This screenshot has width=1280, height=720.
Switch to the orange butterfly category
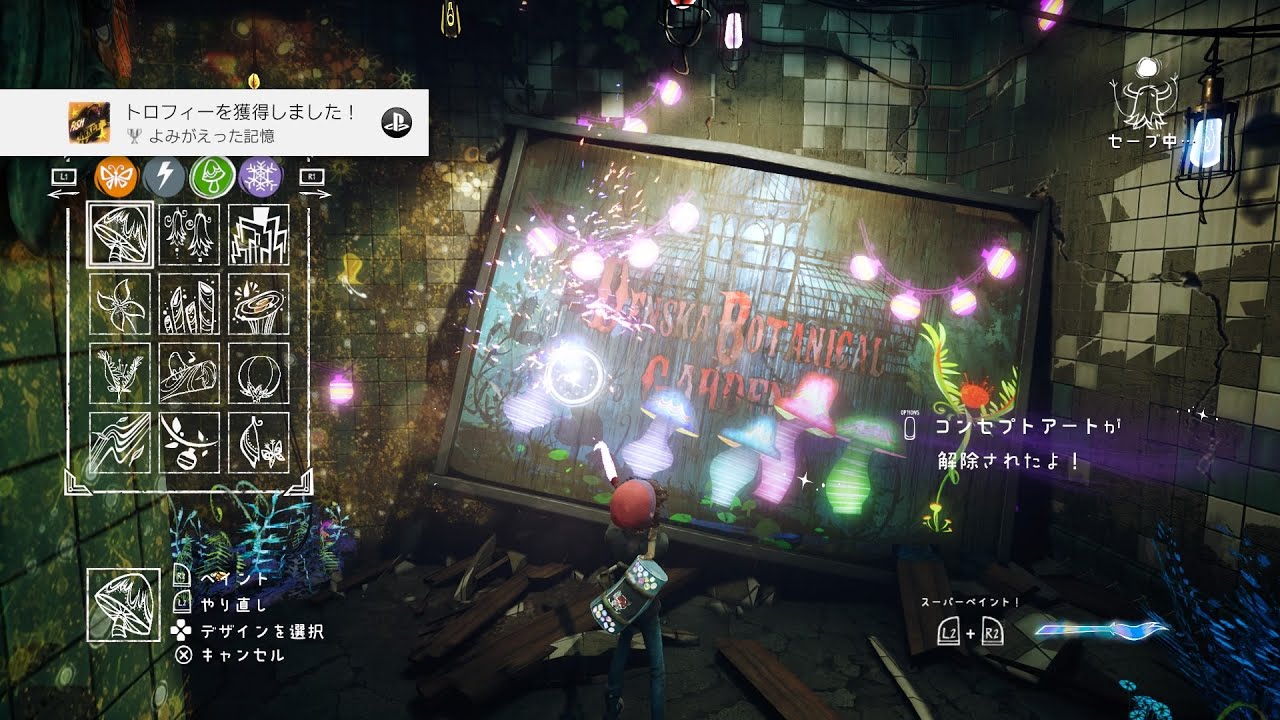click(115, 177)
